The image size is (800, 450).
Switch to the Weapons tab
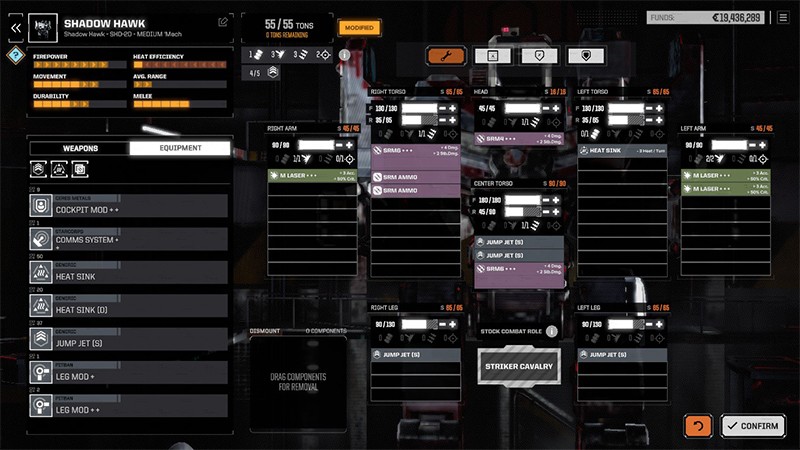pyautogui.click(x=80, y=148)
